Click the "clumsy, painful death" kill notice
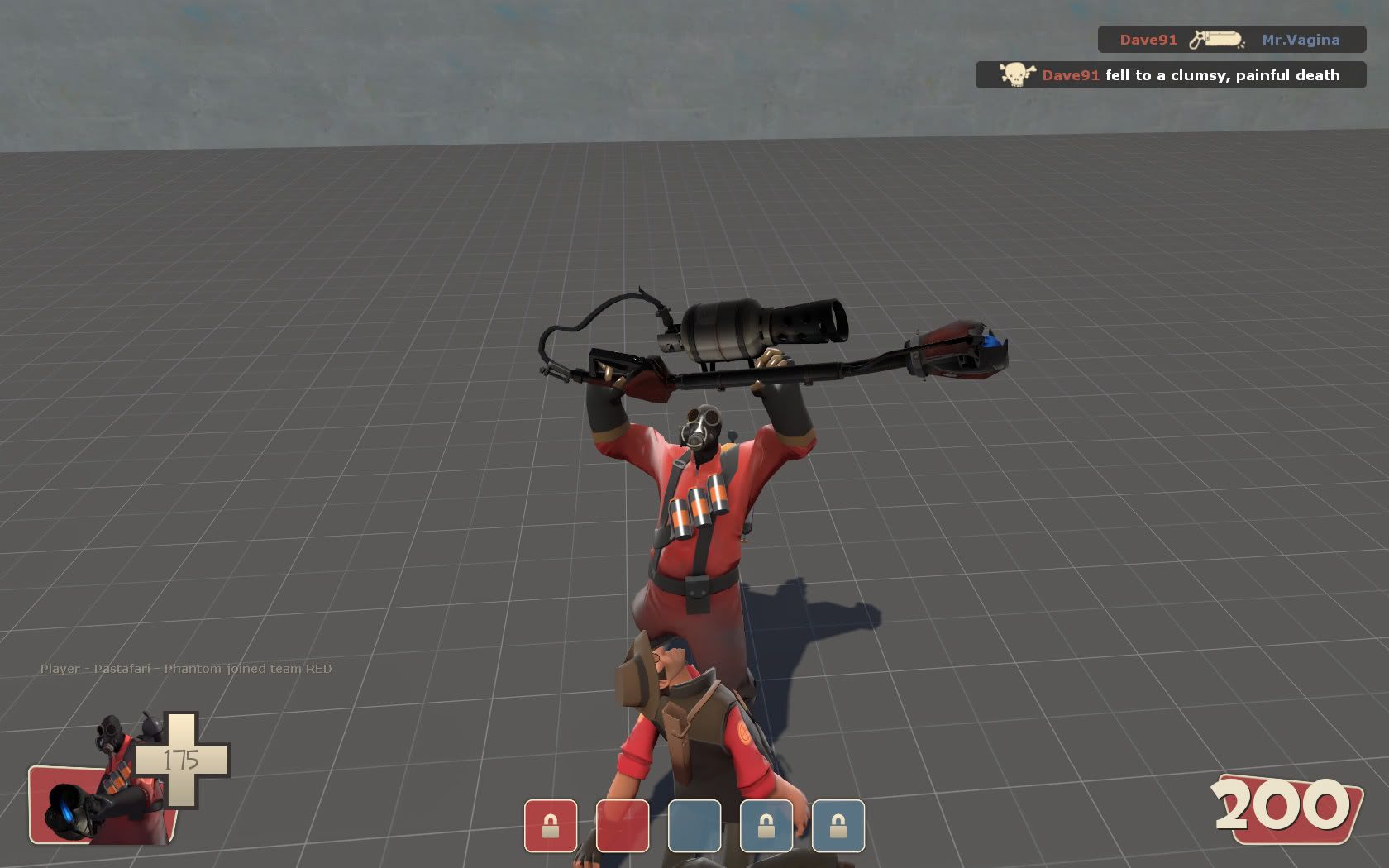The image size is (1389, 868). [1171, 75]
